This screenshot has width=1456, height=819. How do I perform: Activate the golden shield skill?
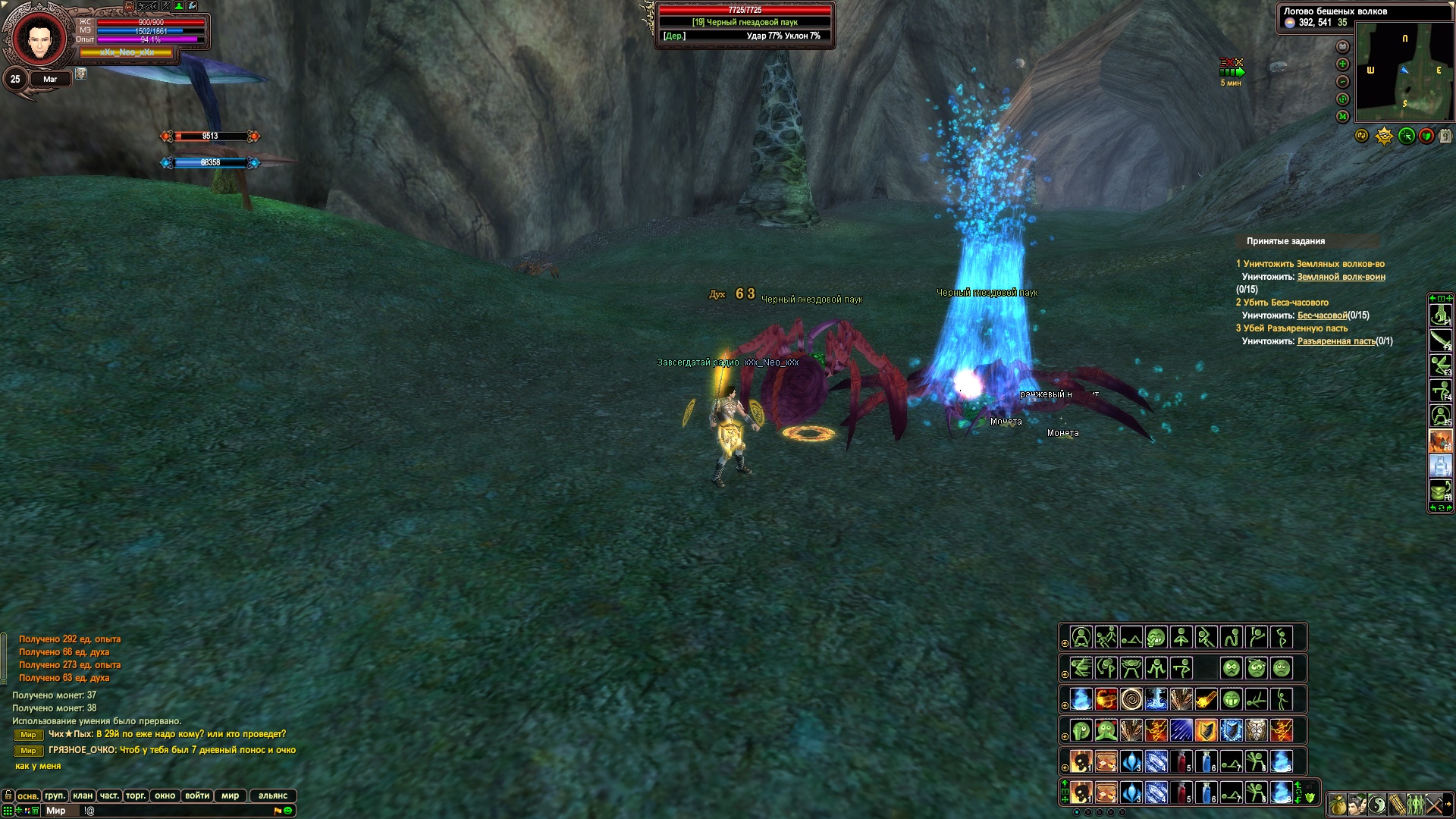tap(1206, 730)
